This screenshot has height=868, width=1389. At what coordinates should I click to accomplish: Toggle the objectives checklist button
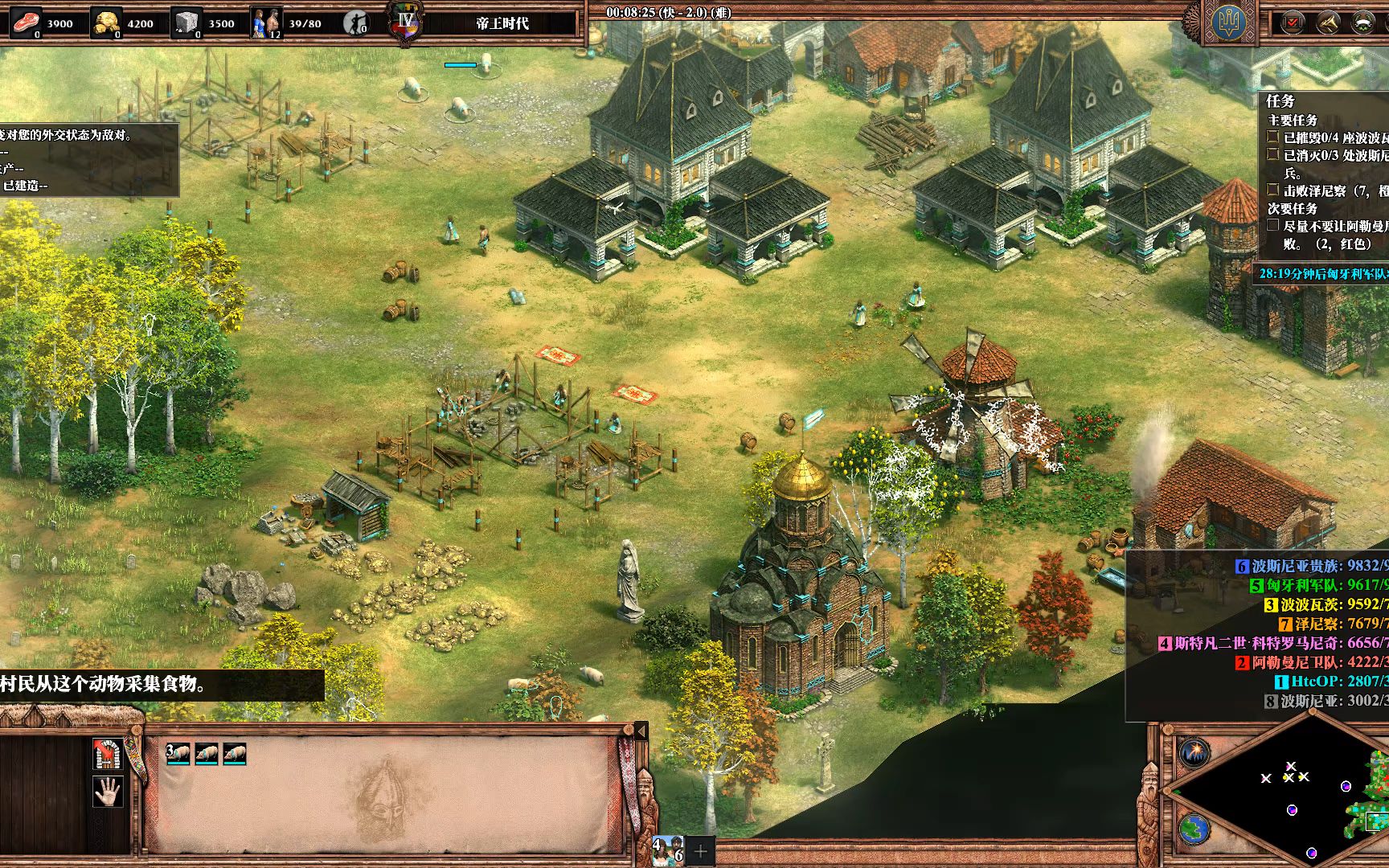(x=1293, y=23)
